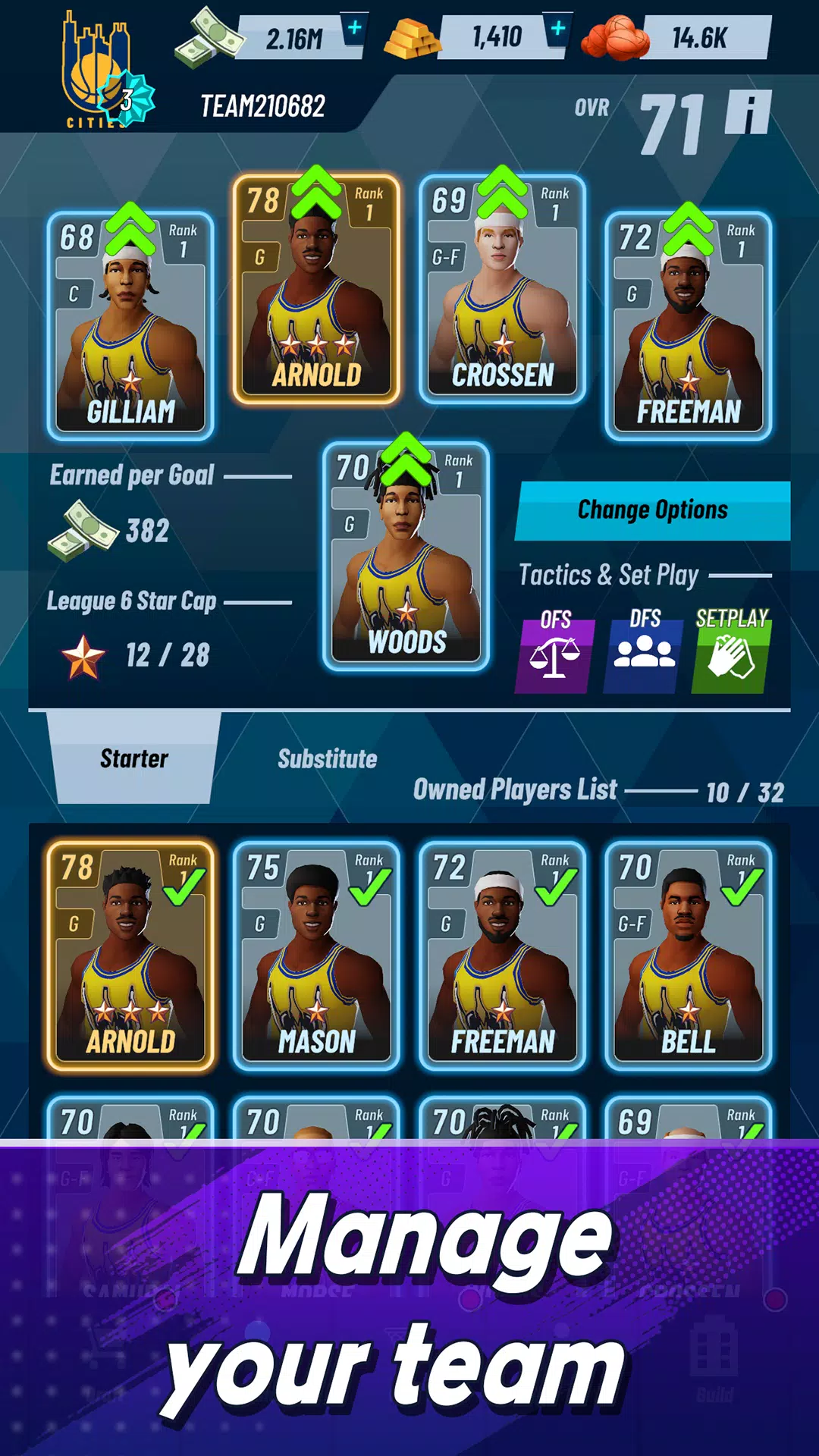The image size is (819, 1456).
Task: Select the gold Arnold card in the lineup
Action: (x=316, y=289)
